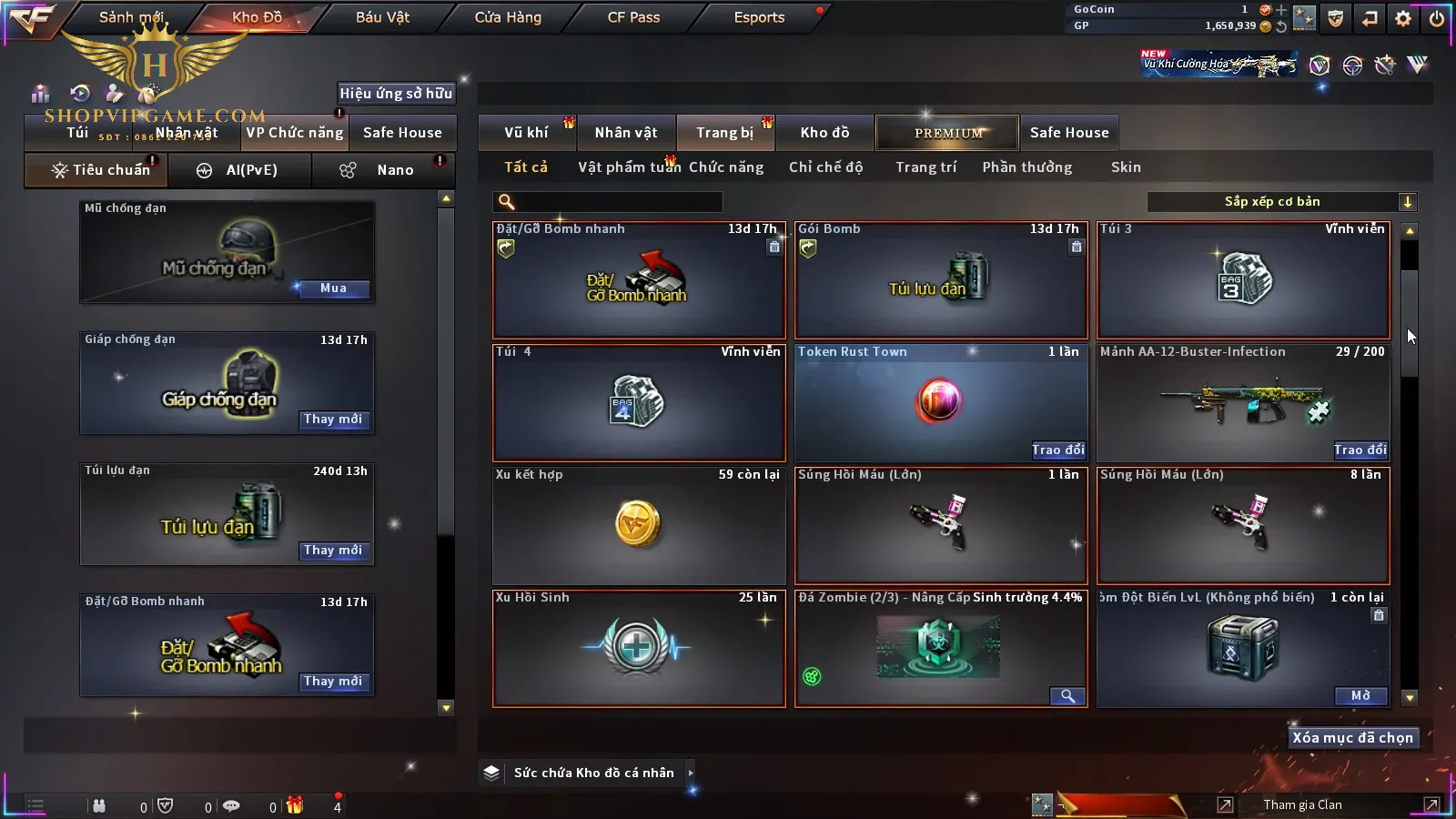Show the Tất cả filter
1456x819 pixels.
[526, 167]
